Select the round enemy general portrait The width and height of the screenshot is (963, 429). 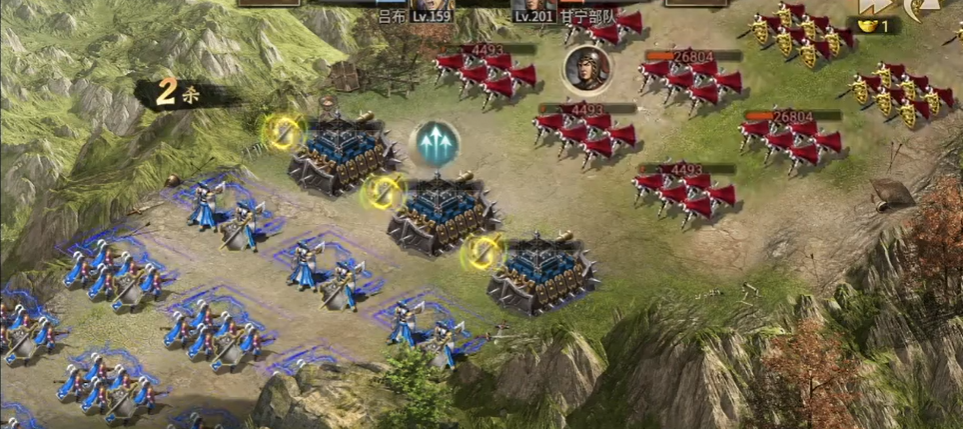pyautogui.click(x=584, y=68)
